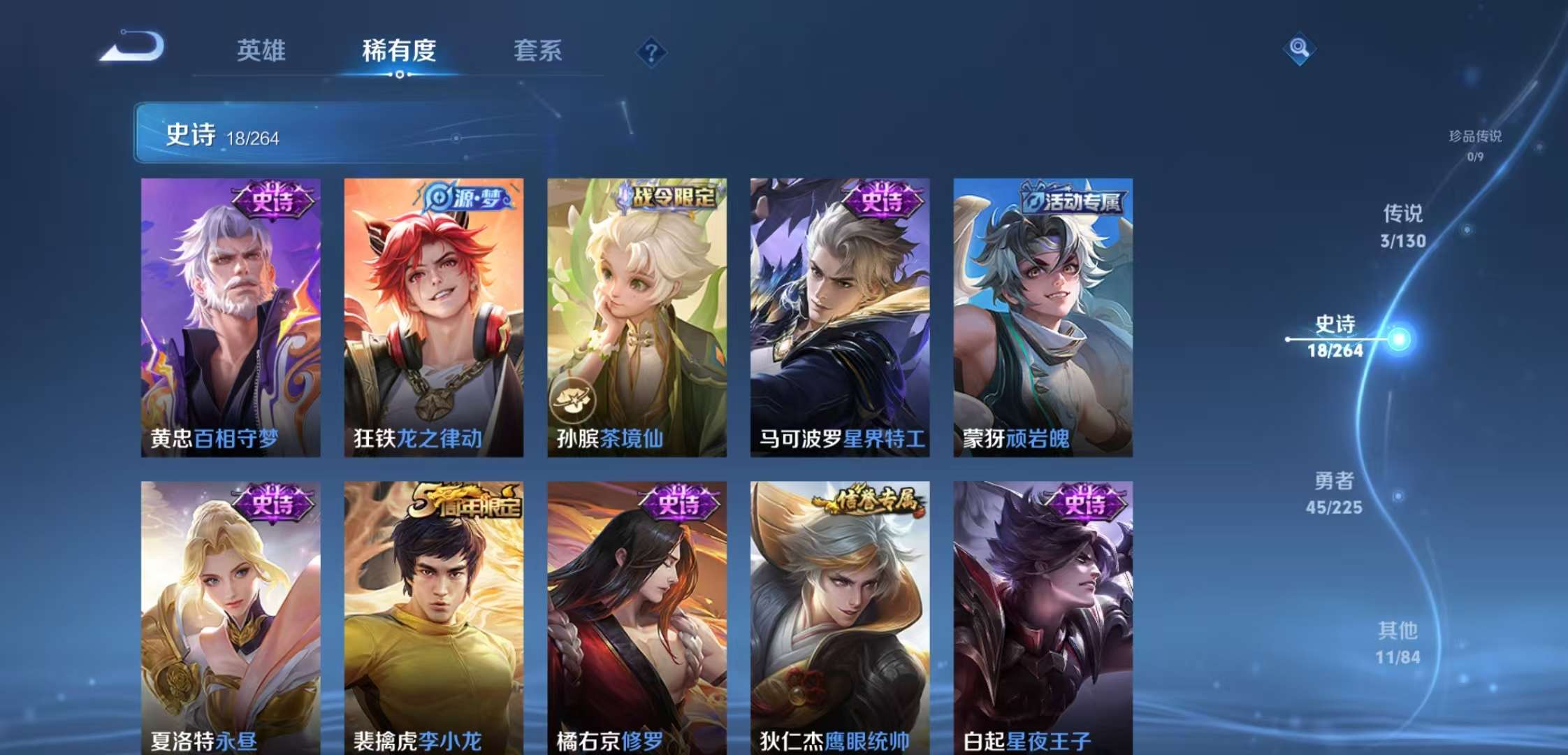The width and height of the screenshot is (1568, 755).
Task: Open the search magnifier icon
Action: point(1301,49)
